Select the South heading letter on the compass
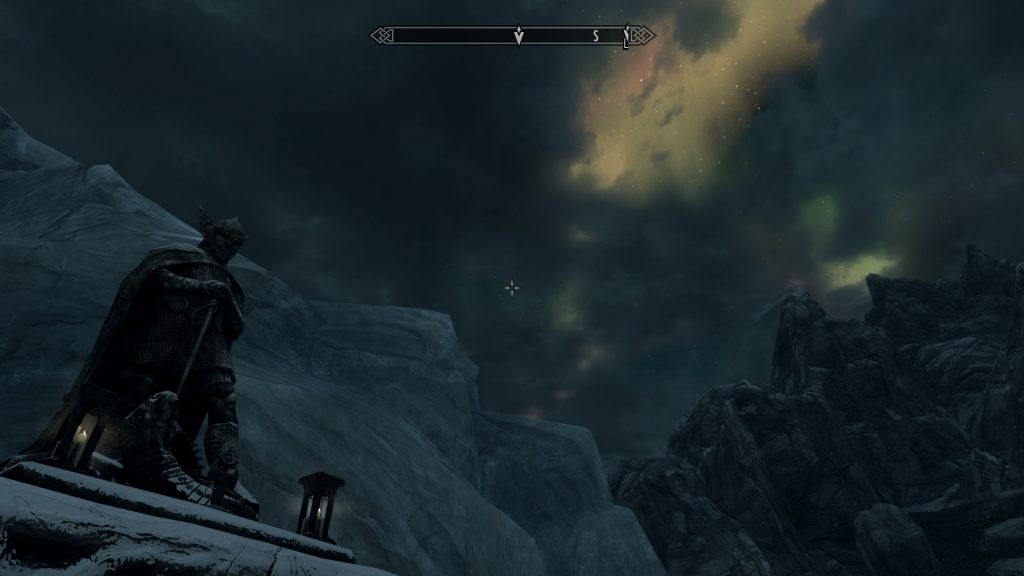The image size is (1024, 576). [596, 36]
